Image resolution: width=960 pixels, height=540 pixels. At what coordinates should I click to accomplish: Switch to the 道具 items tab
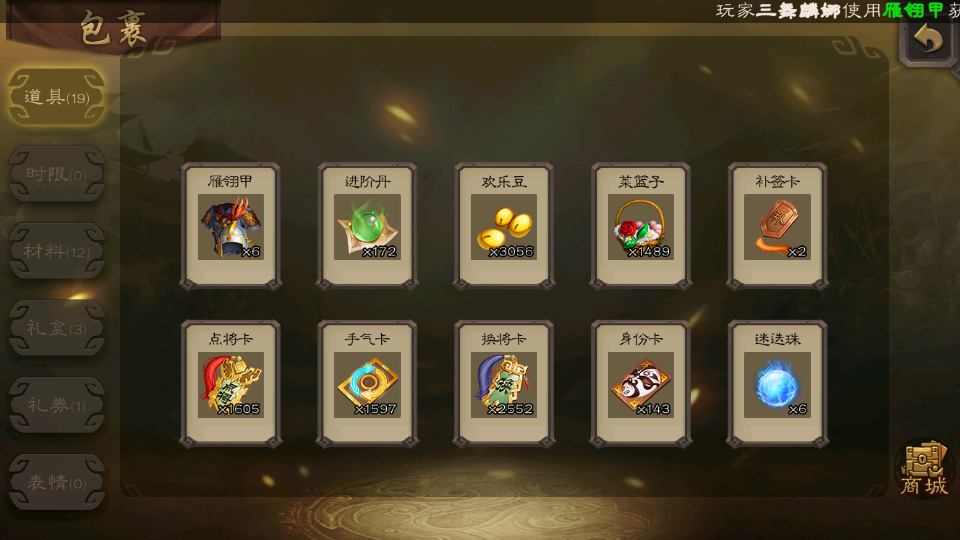coord(56,97)
